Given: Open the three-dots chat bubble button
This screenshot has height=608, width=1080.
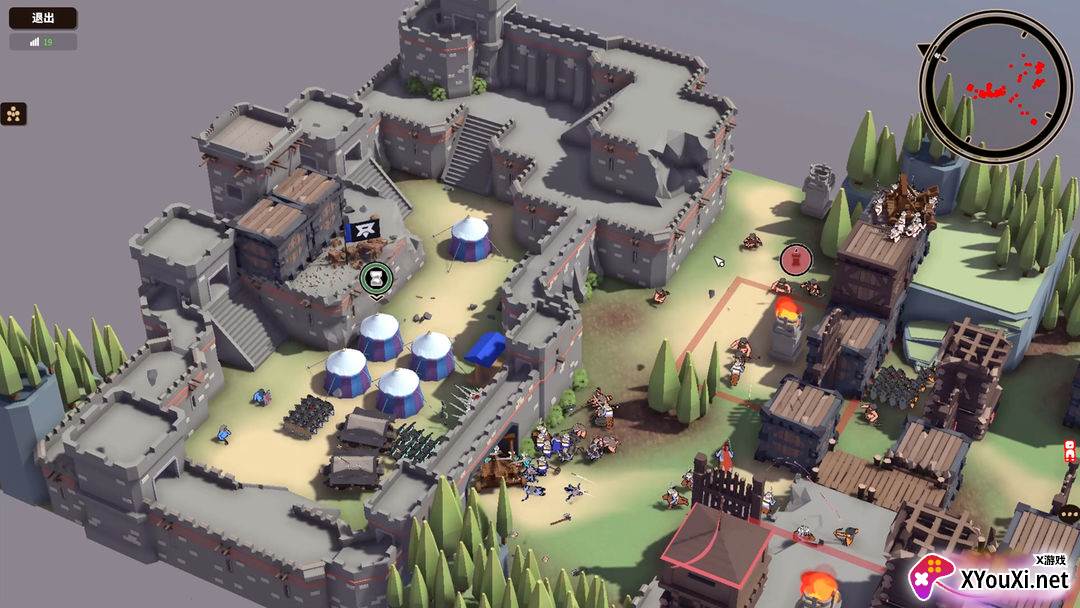Looking at the screenshot, I should 1070,514.
